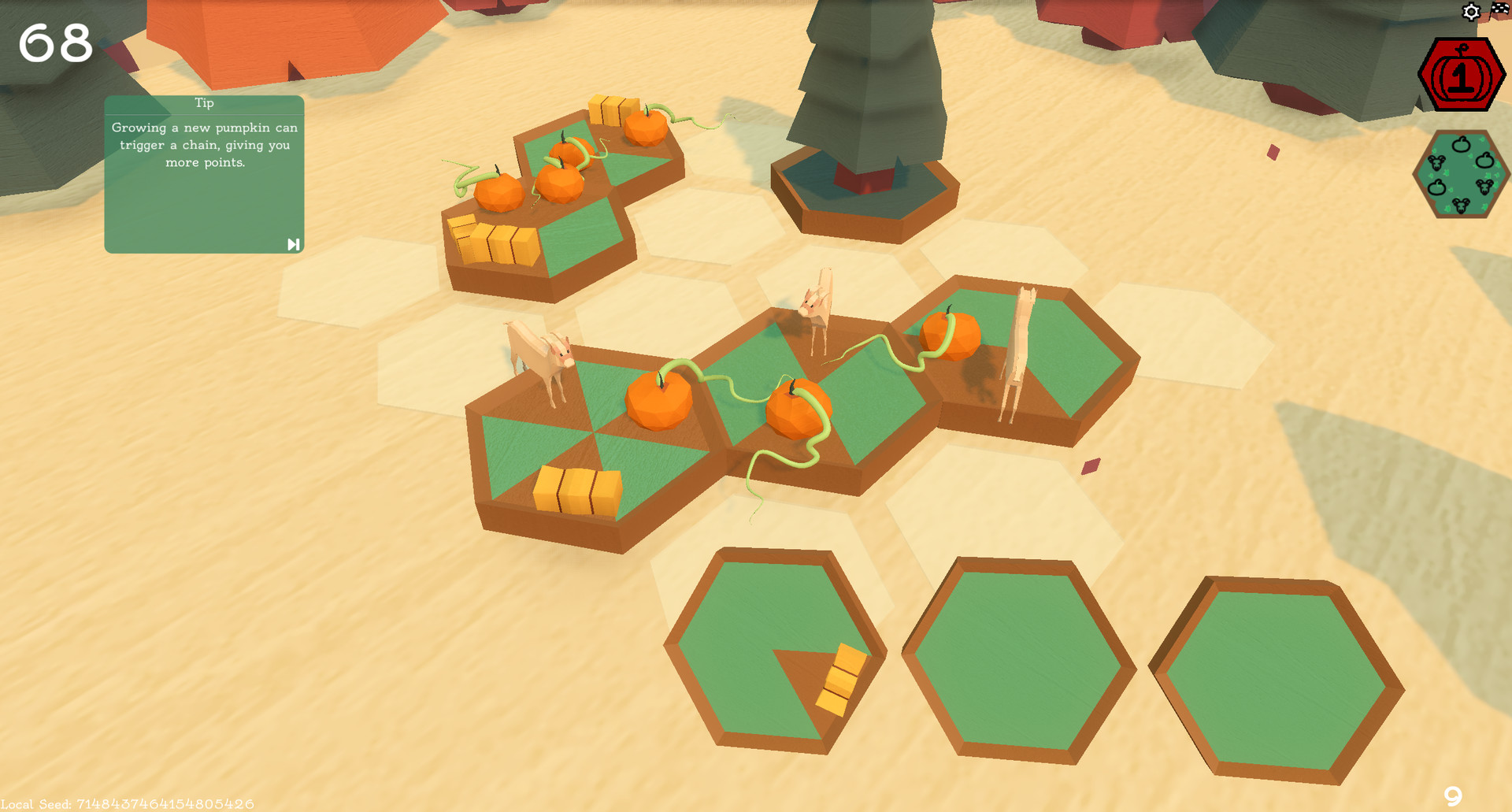Screen dimensions: 1512x812
Task: Click the skip-to-next arrow on the Tip box
Action: 293,244
